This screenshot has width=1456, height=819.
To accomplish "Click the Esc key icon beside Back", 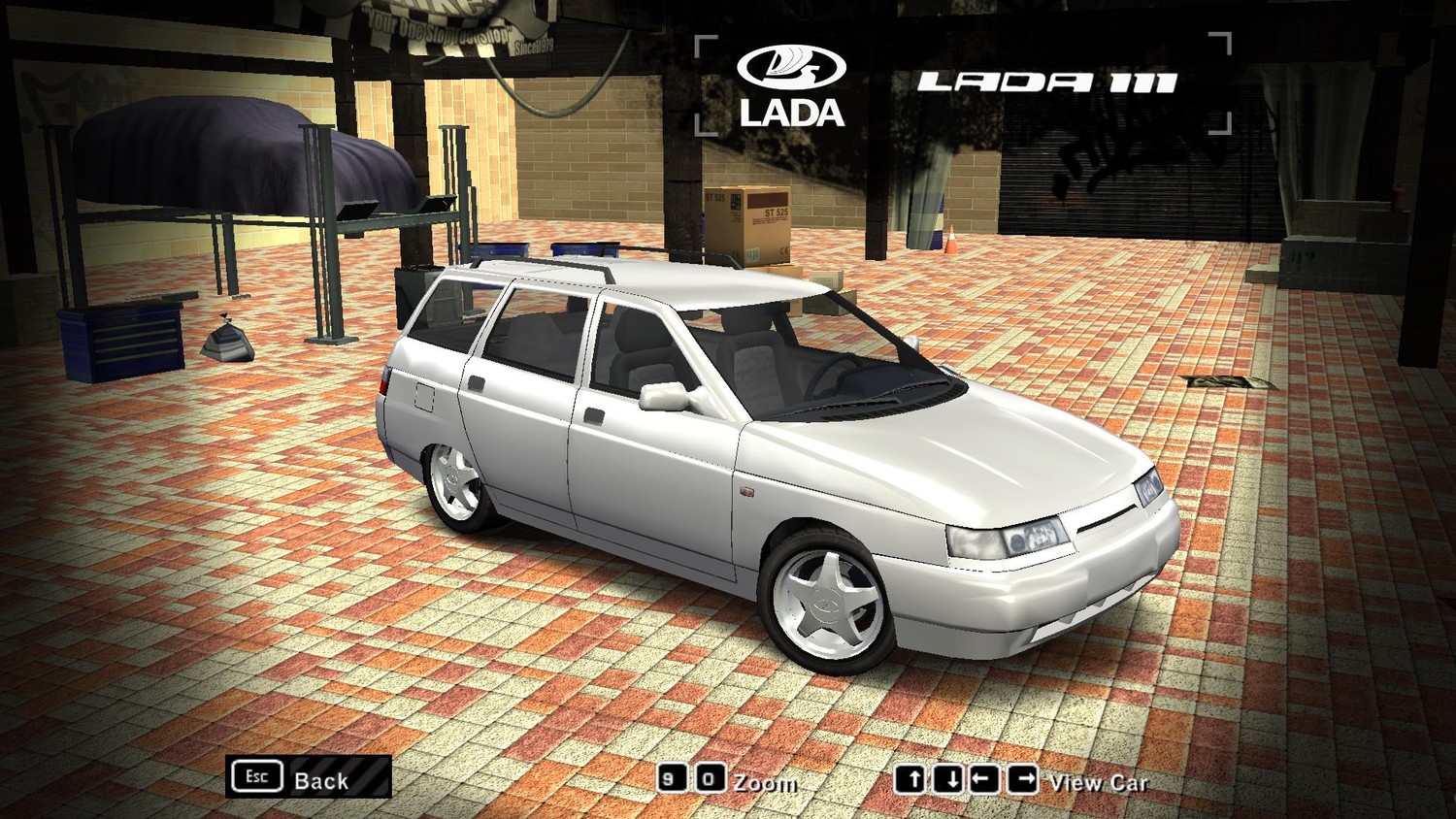I will [255, 776].
